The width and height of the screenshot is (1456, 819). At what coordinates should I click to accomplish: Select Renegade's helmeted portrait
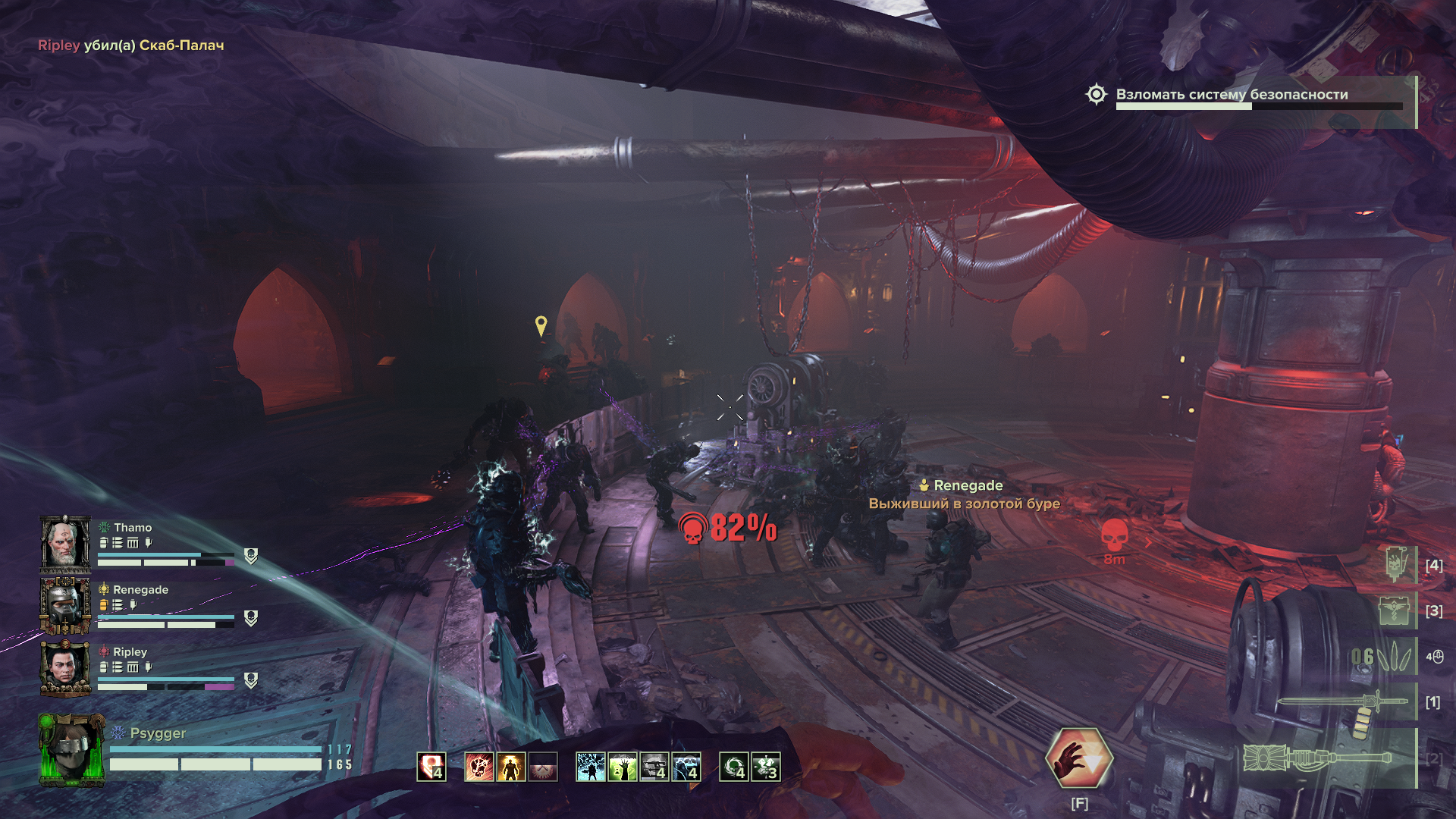coord(65,605)
